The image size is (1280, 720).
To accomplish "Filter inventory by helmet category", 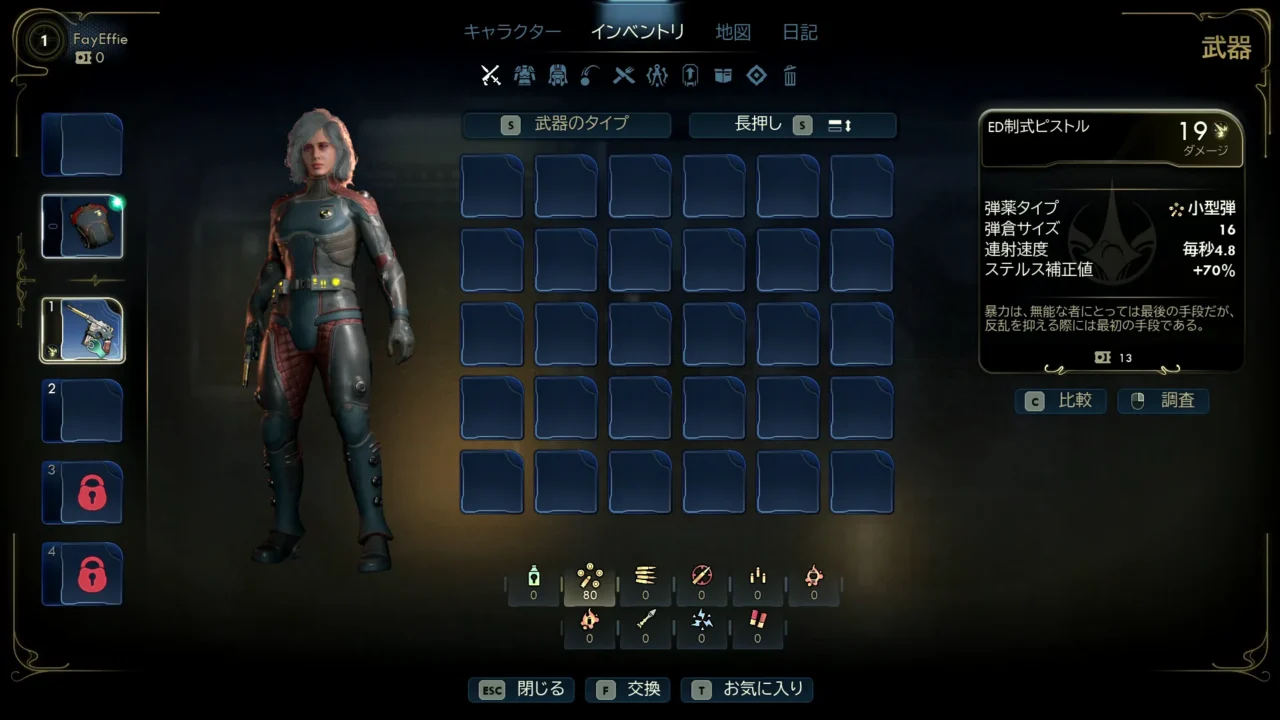I will point(558,75).
